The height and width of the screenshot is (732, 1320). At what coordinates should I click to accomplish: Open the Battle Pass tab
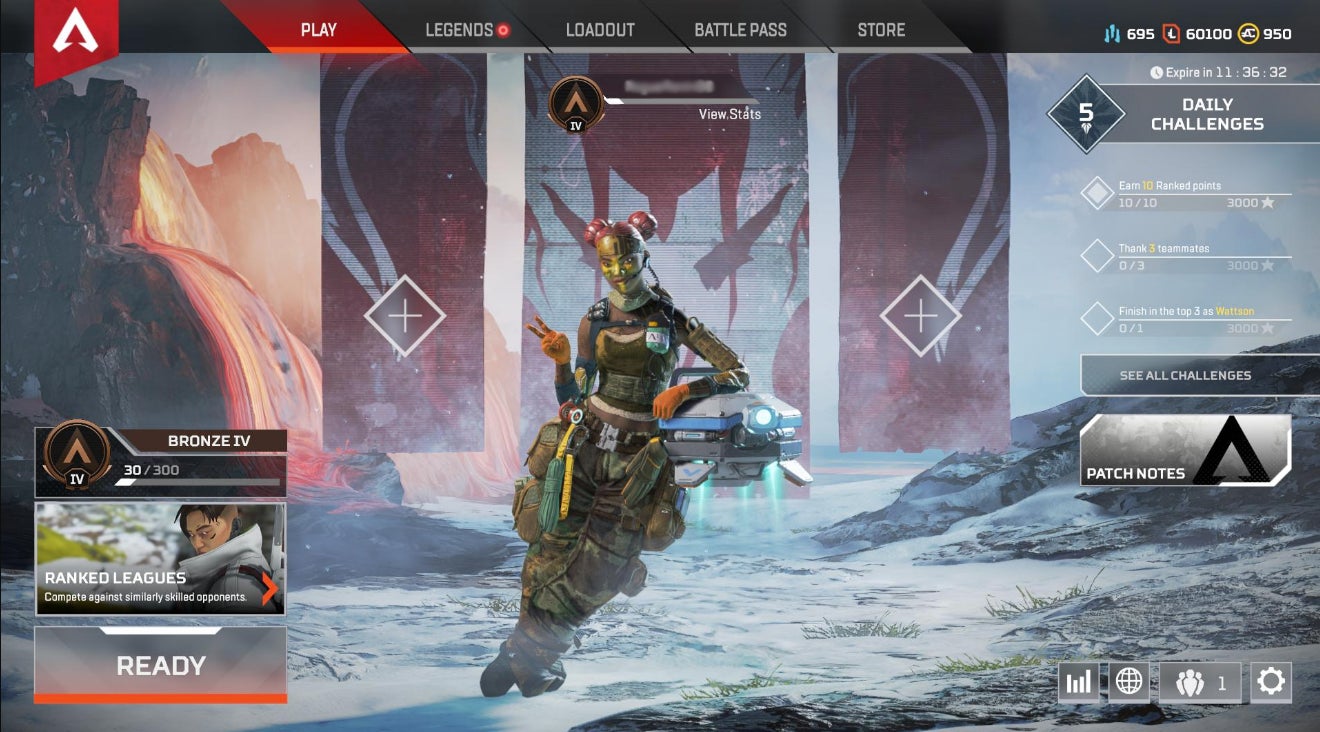740,30
